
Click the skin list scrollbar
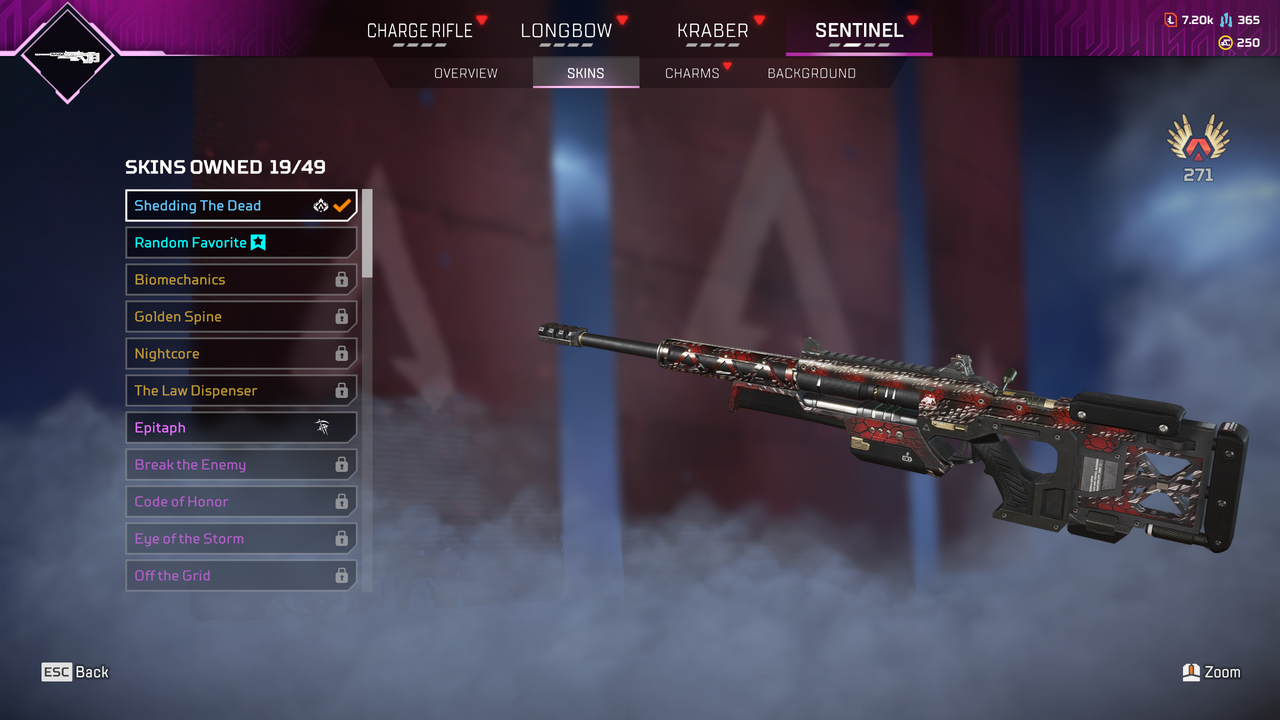tap(367, 234)
